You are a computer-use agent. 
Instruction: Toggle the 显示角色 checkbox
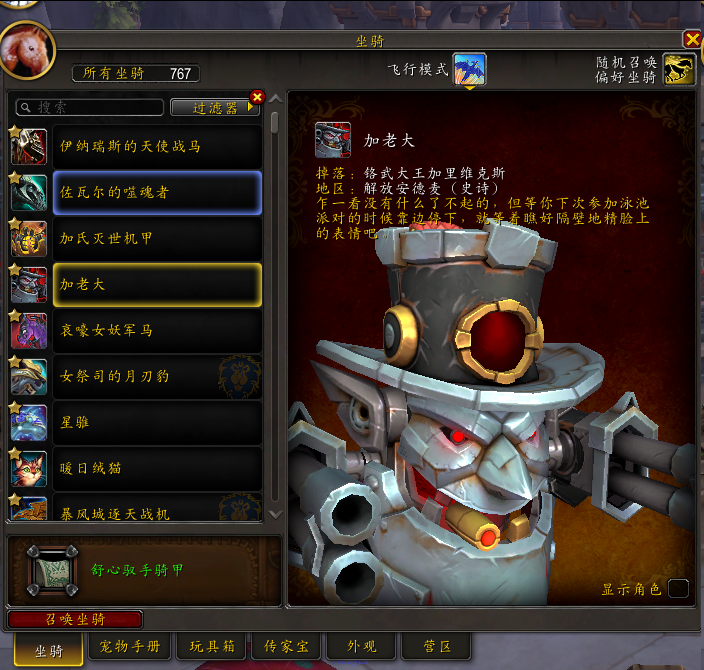tap(678, 588)
